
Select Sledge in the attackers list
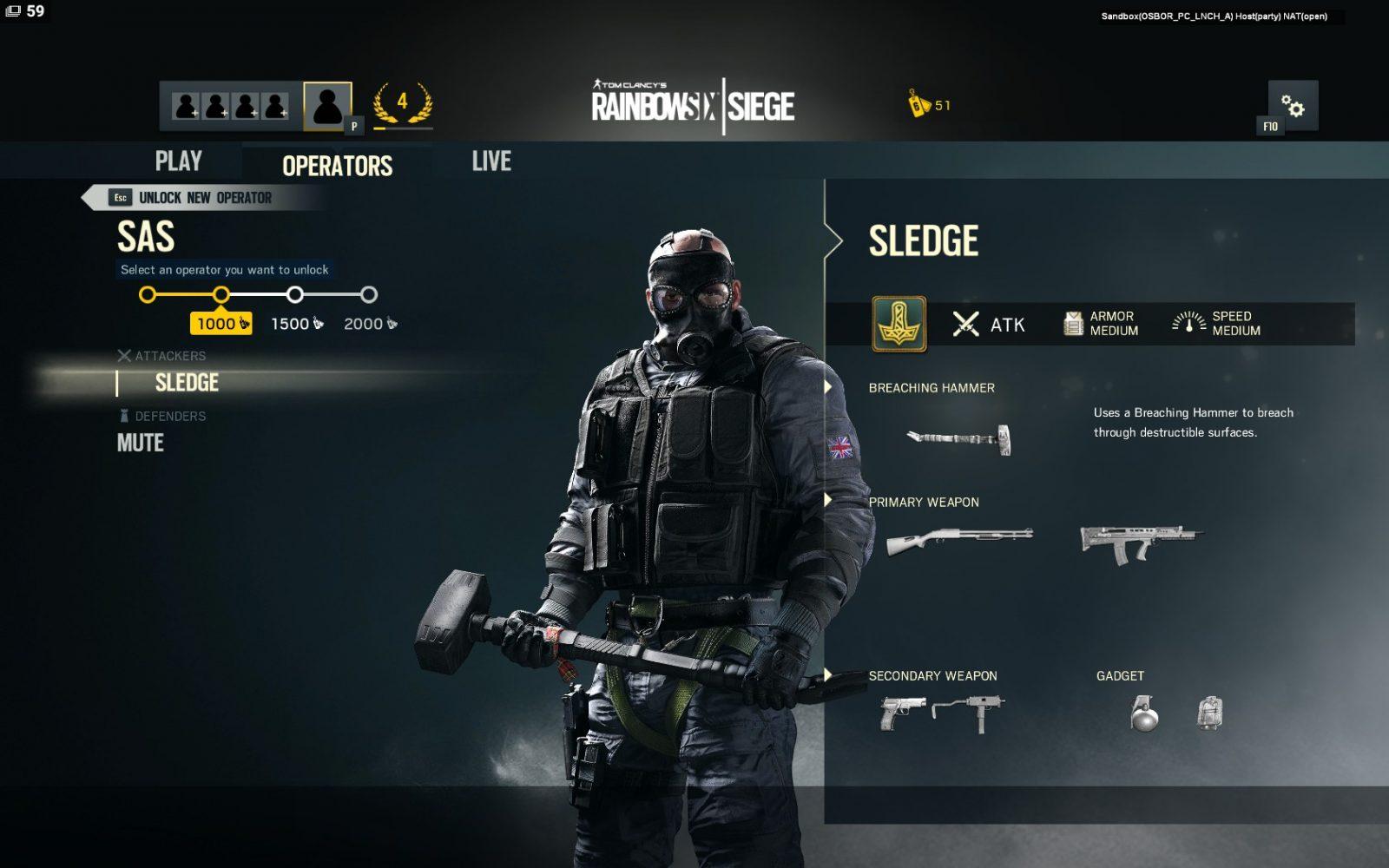click(187, 383)
